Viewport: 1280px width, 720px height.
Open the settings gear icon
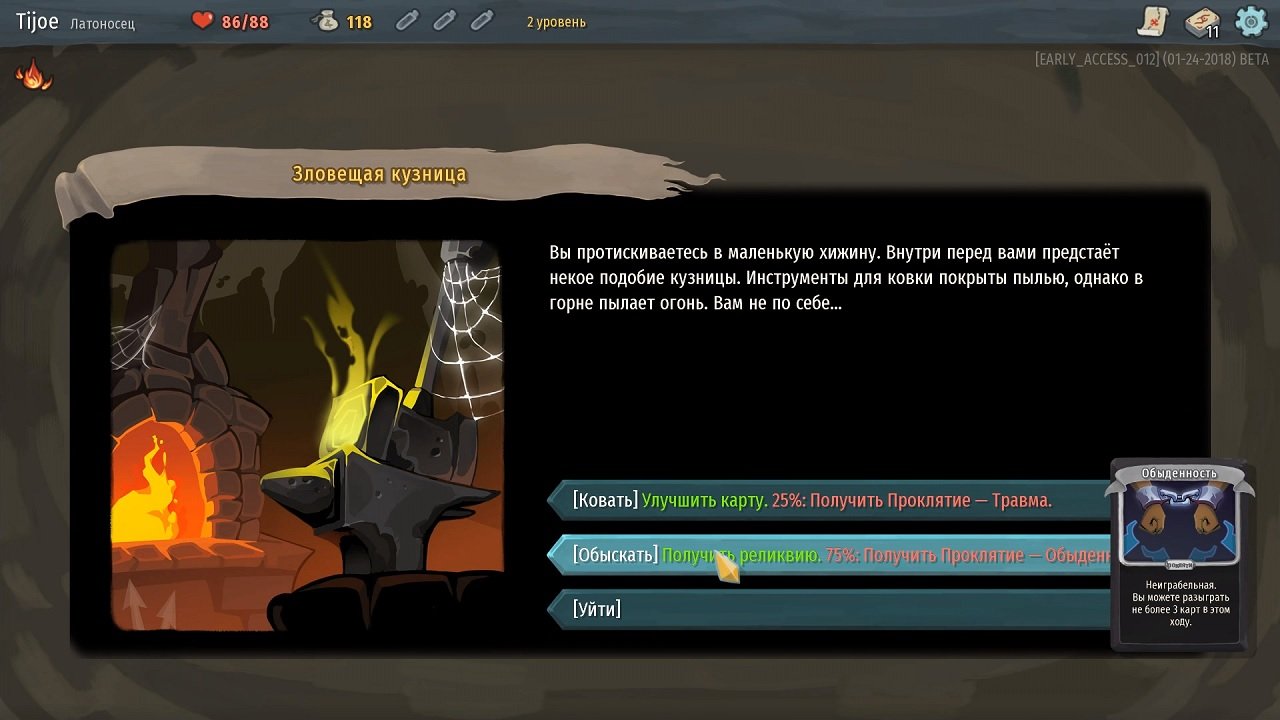click(1249, 21)
